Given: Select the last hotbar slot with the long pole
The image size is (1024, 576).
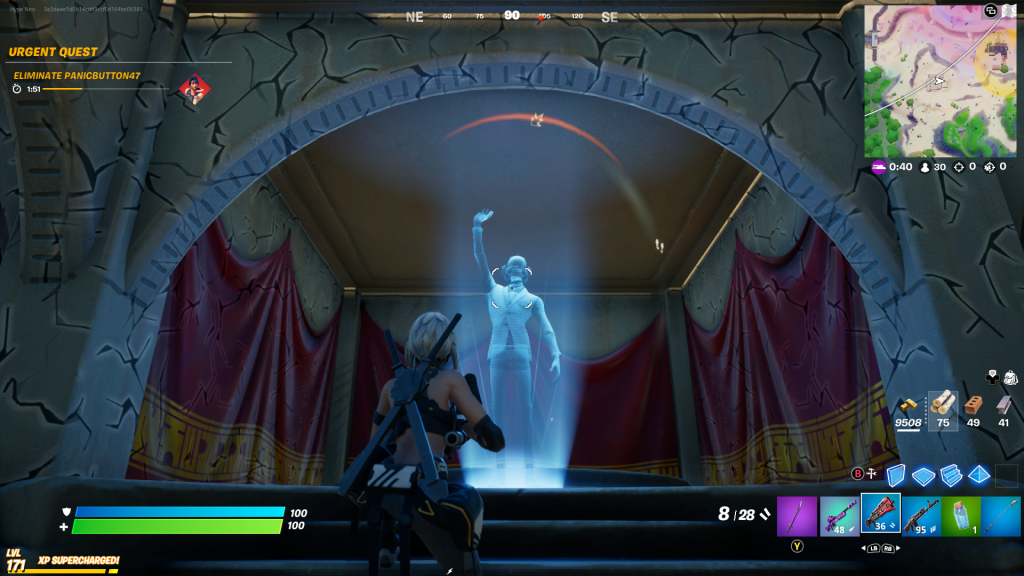Looking at the screenshot, I should point(1001,515).
